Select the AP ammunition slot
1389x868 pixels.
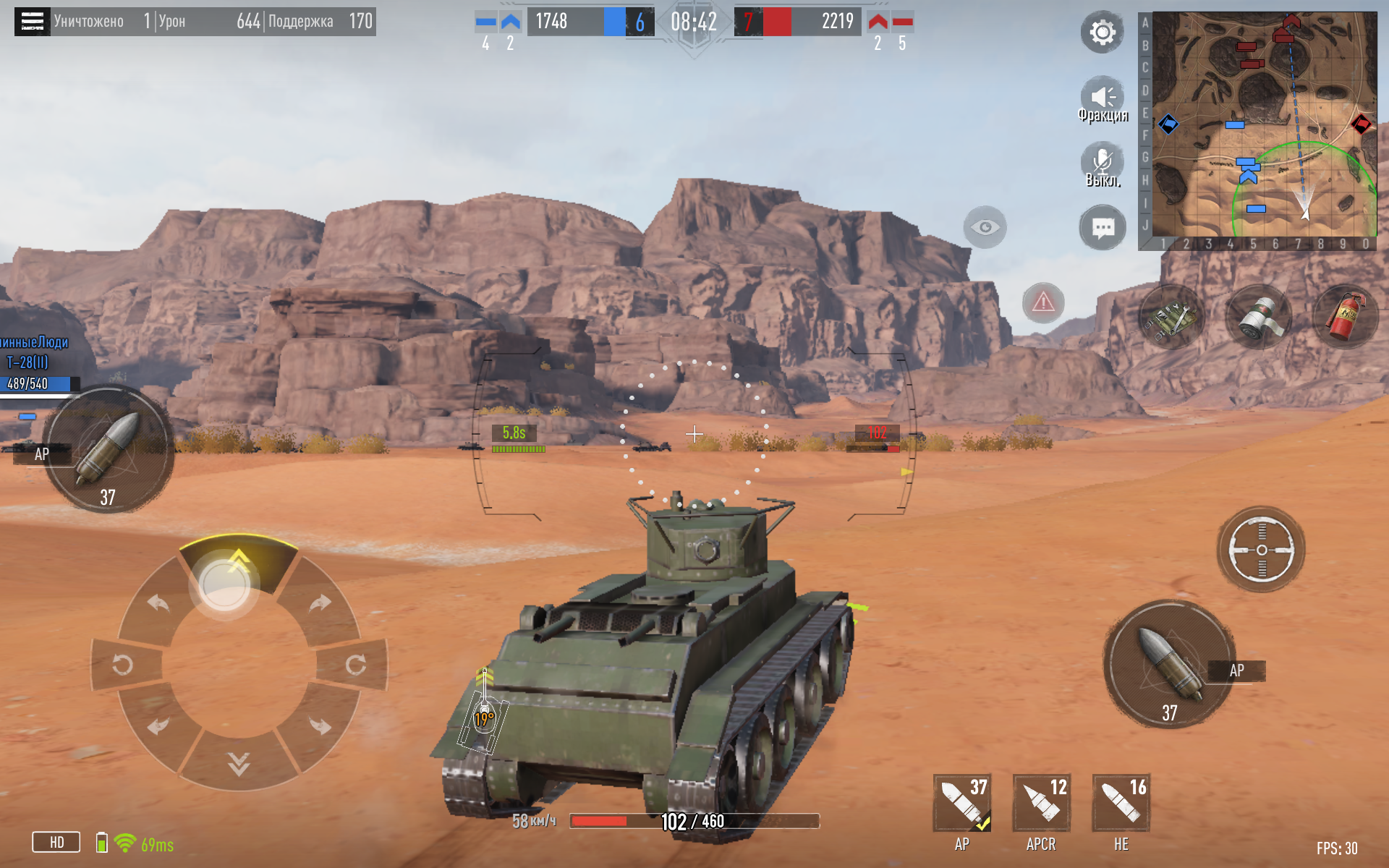961,803
